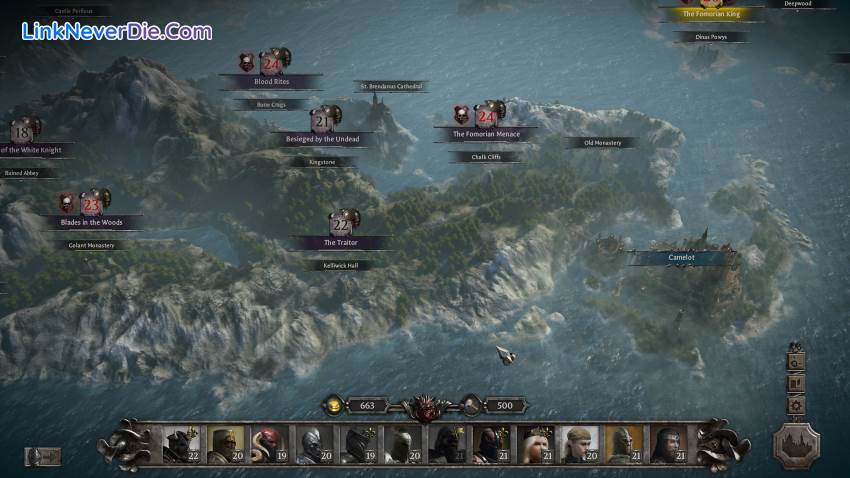Click the Old Monastery location label
Screen dimensions: 850x478
point(602,143)
